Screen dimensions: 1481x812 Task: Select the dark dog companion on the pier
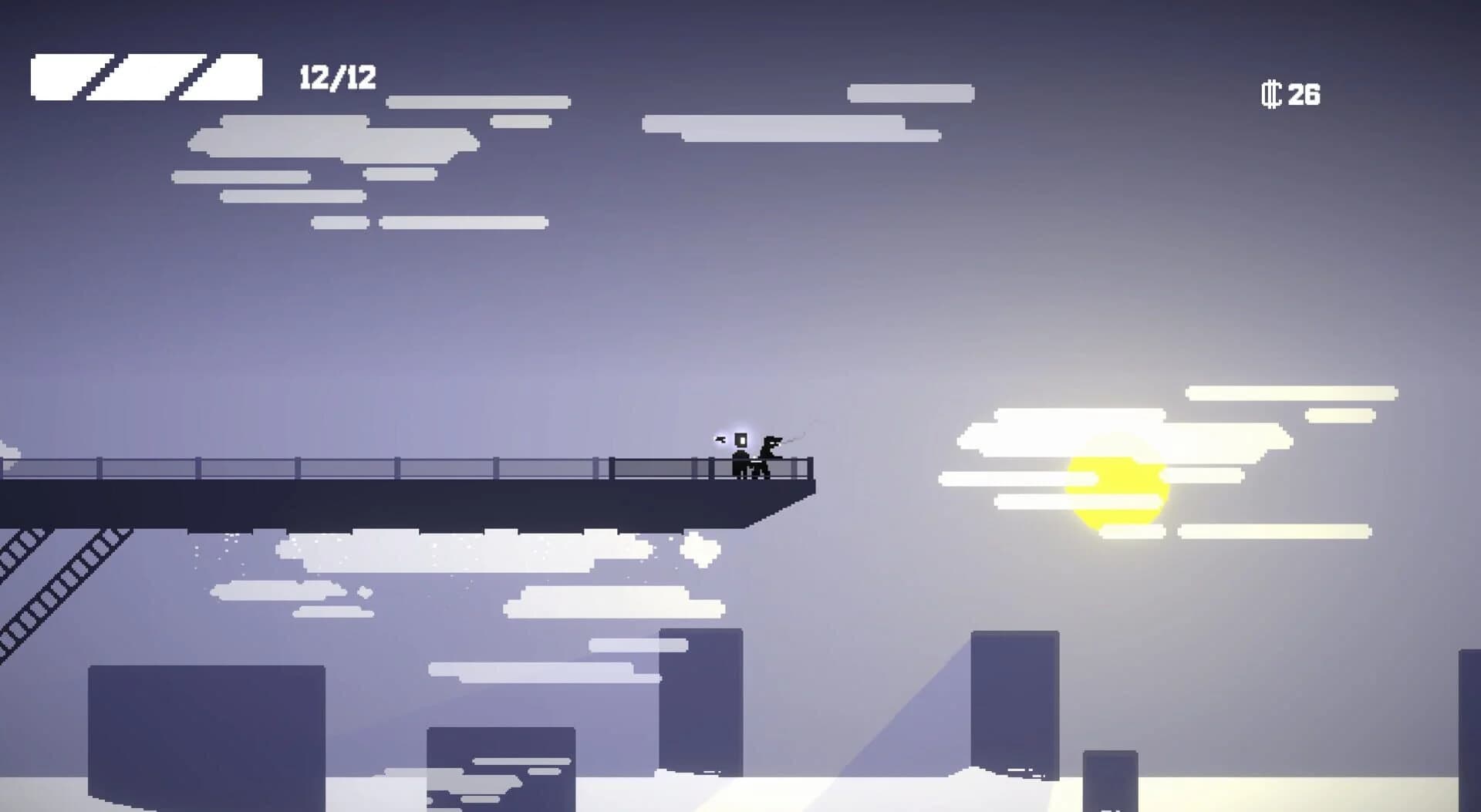767,455
